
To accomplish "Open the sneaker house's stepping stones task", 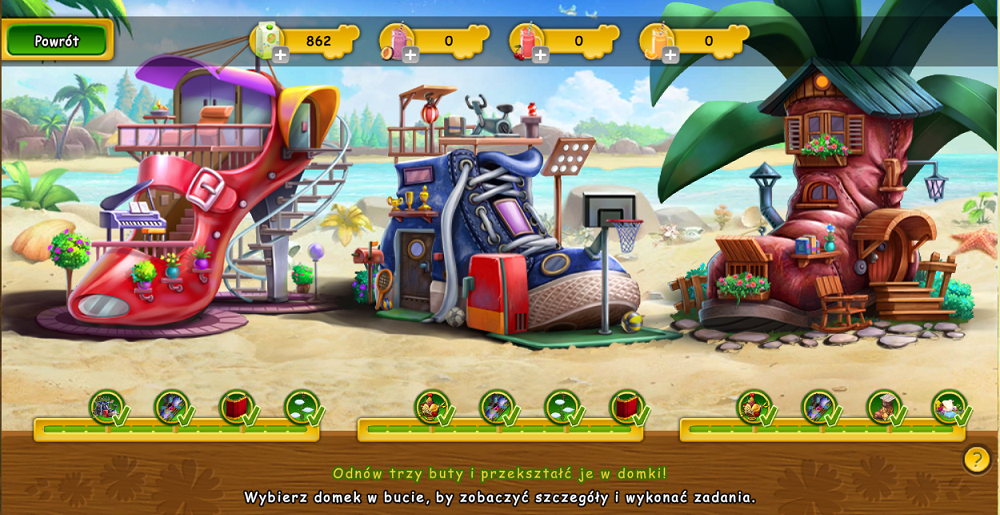I will point(561,407).
